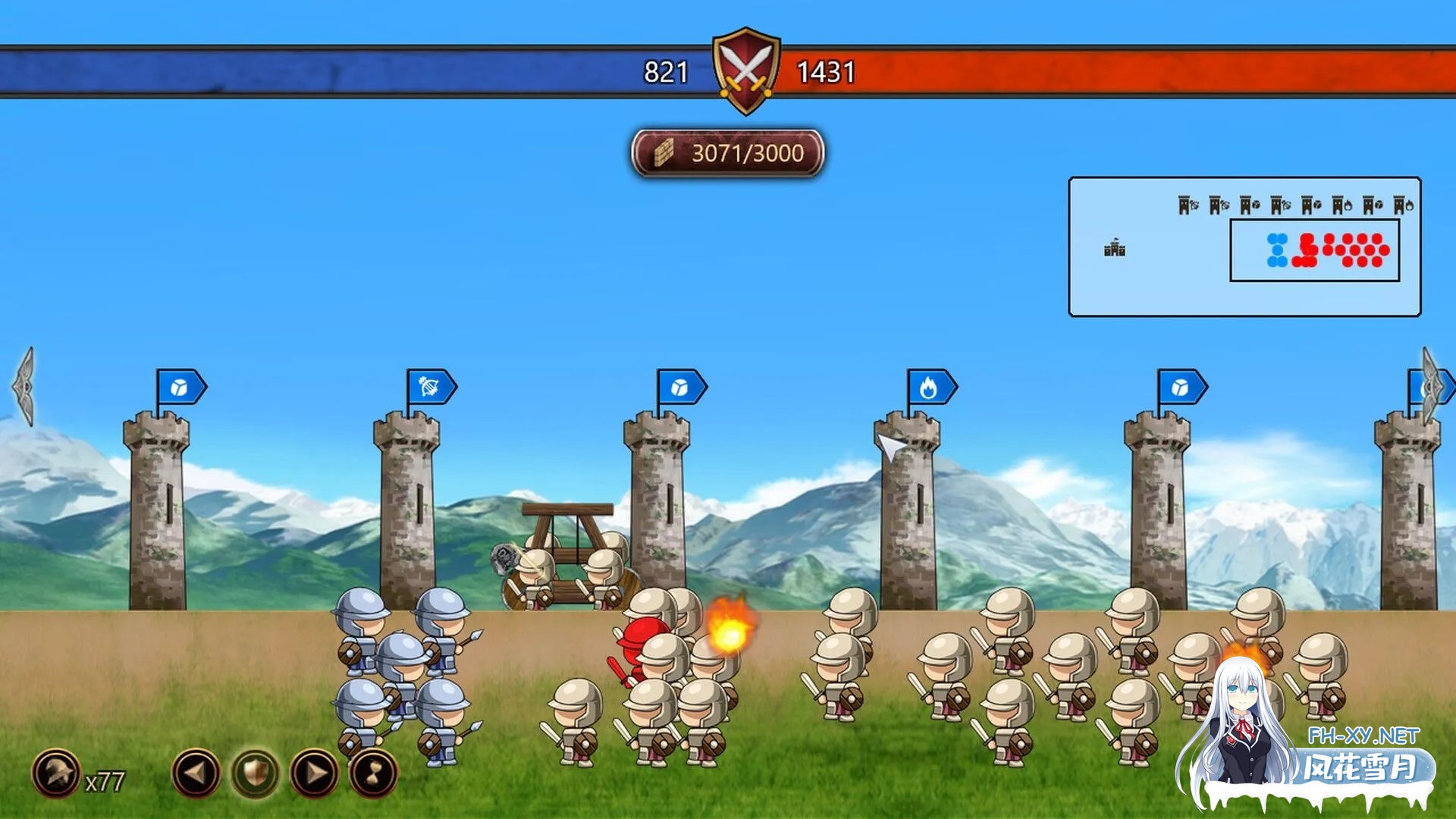Jump to the castle on the minimap
1456x819 pixels.
(1114, 248)
